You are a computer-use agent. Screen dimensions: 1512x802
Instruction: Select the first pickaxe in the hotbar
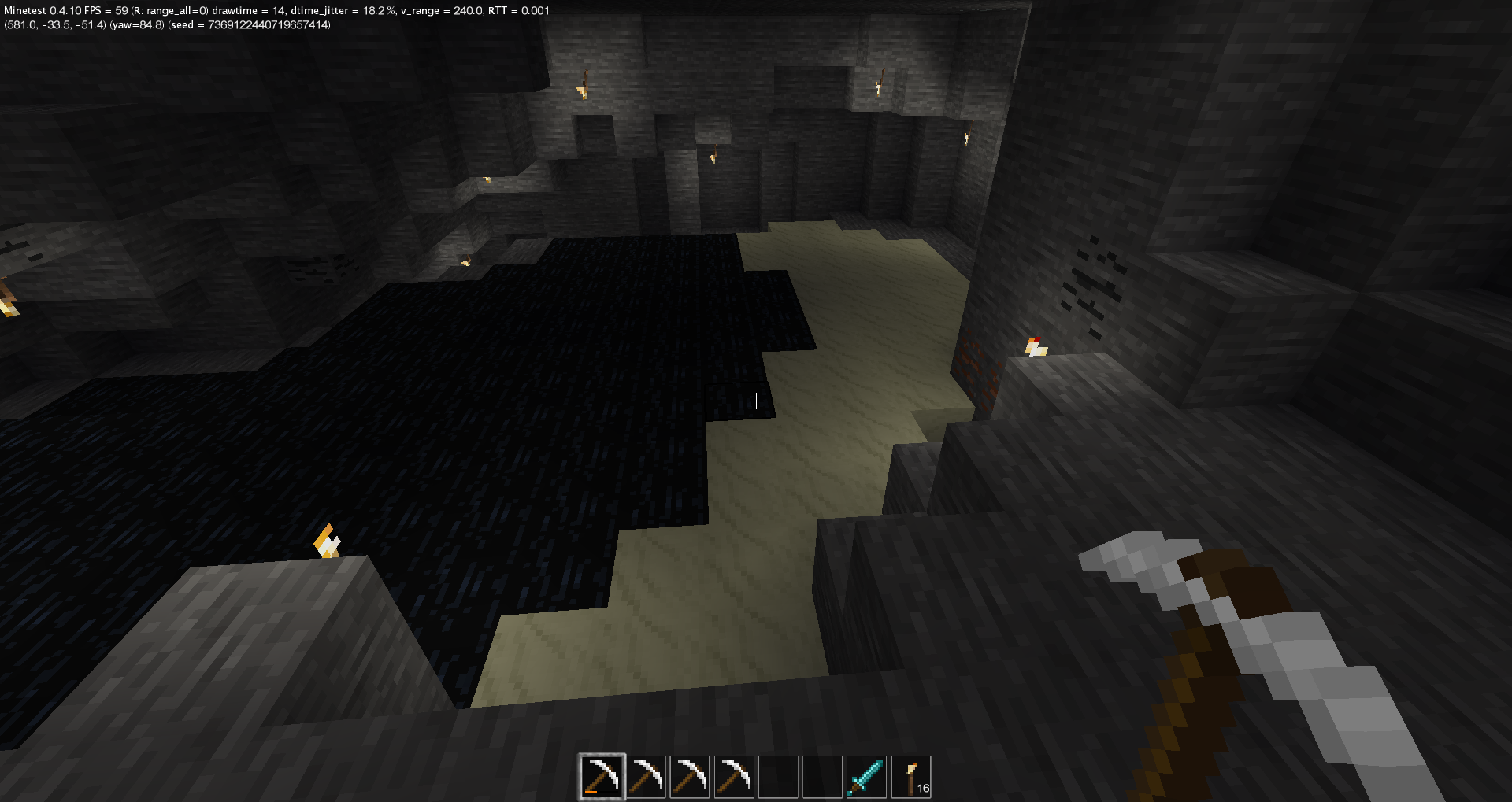601,777
